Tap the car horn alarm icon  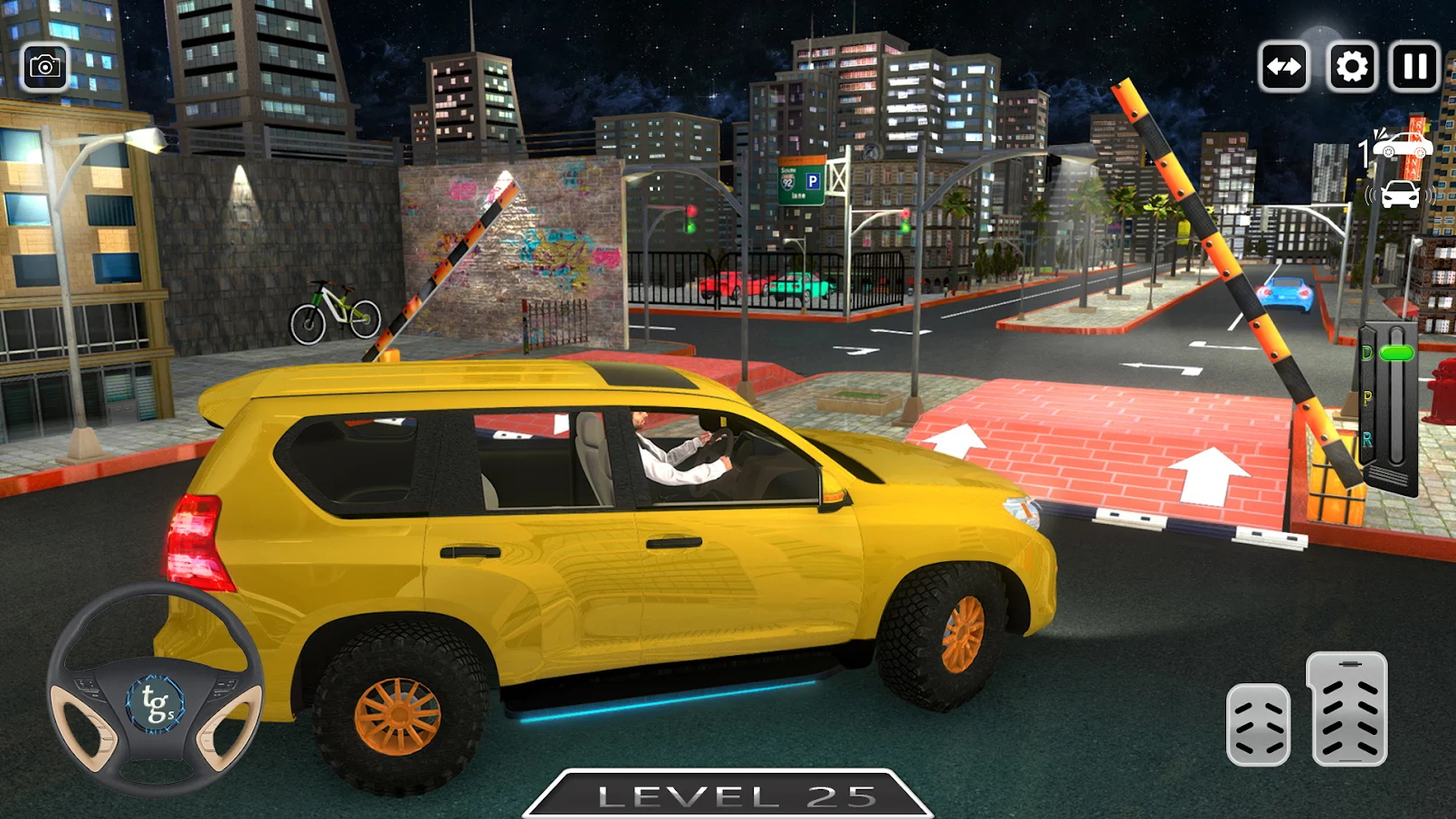1400,195
